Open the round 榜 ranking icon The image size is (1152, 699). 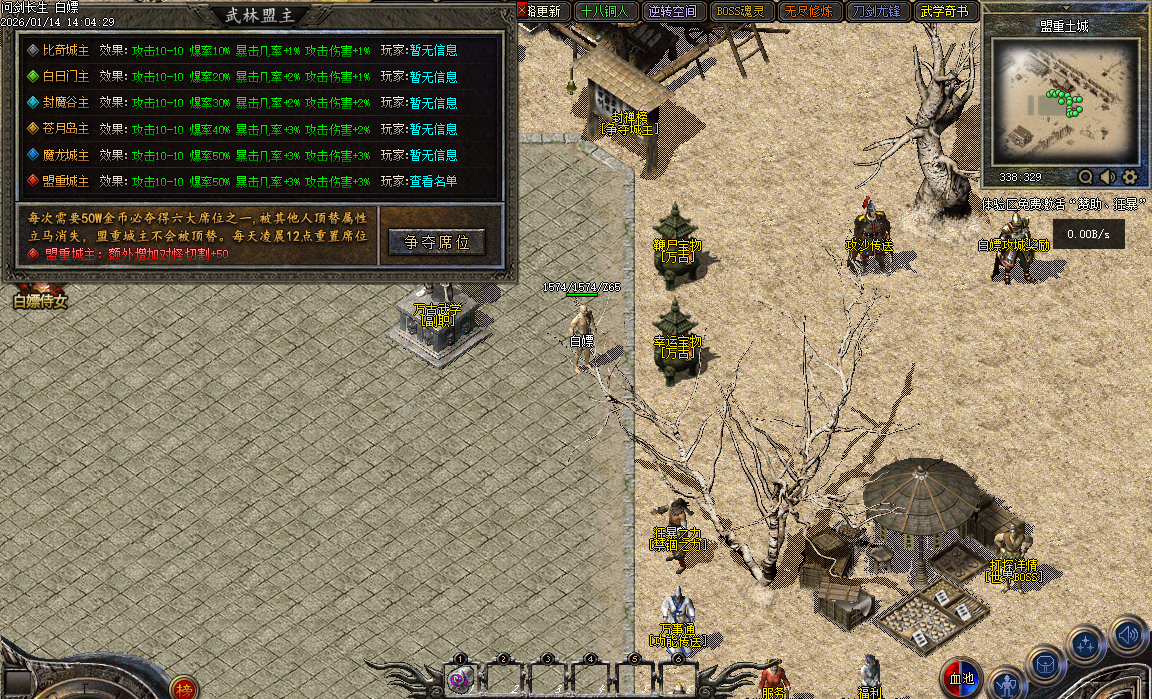pos(183,689)
